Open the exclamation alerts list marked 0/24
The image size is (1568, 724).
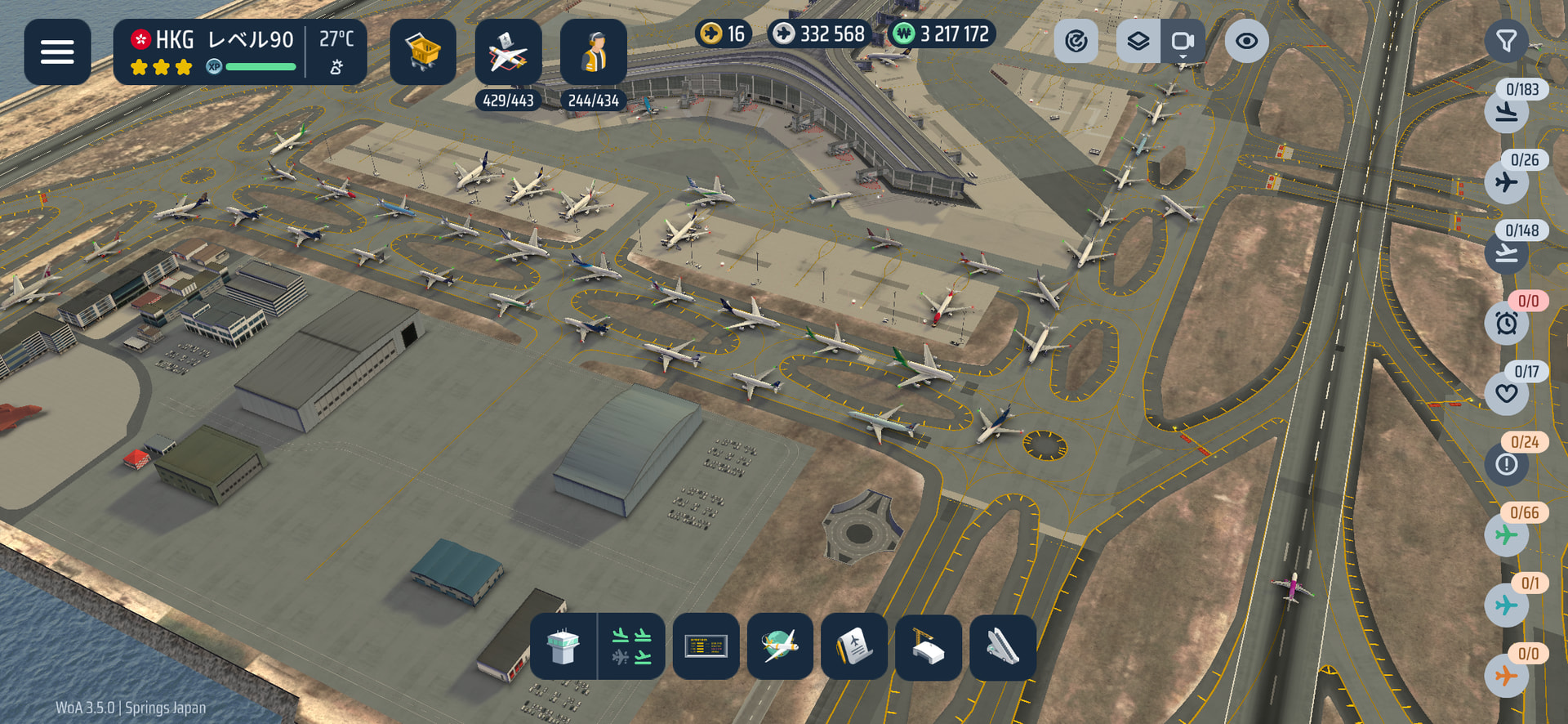[x=1507, y=464]
